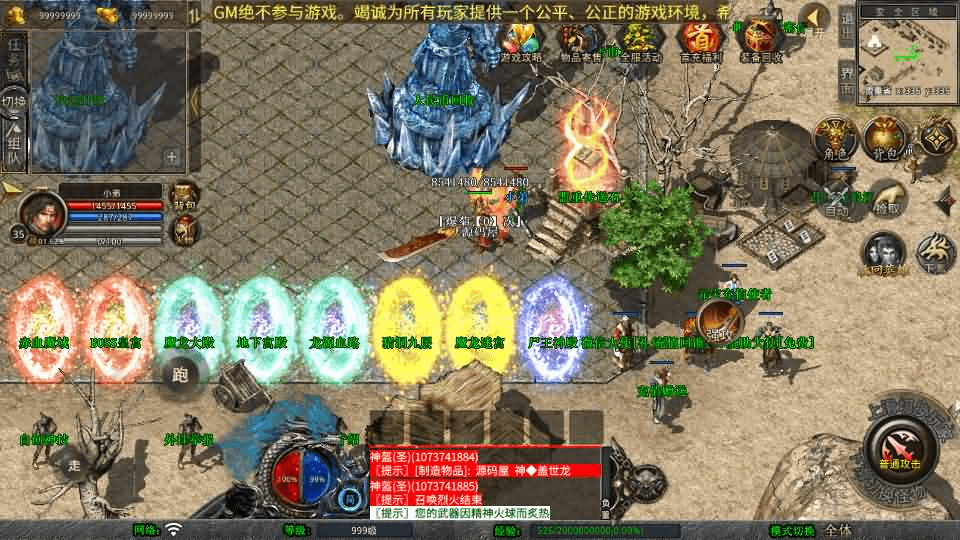Open the 全服活动 server events icon

[641, 42]
